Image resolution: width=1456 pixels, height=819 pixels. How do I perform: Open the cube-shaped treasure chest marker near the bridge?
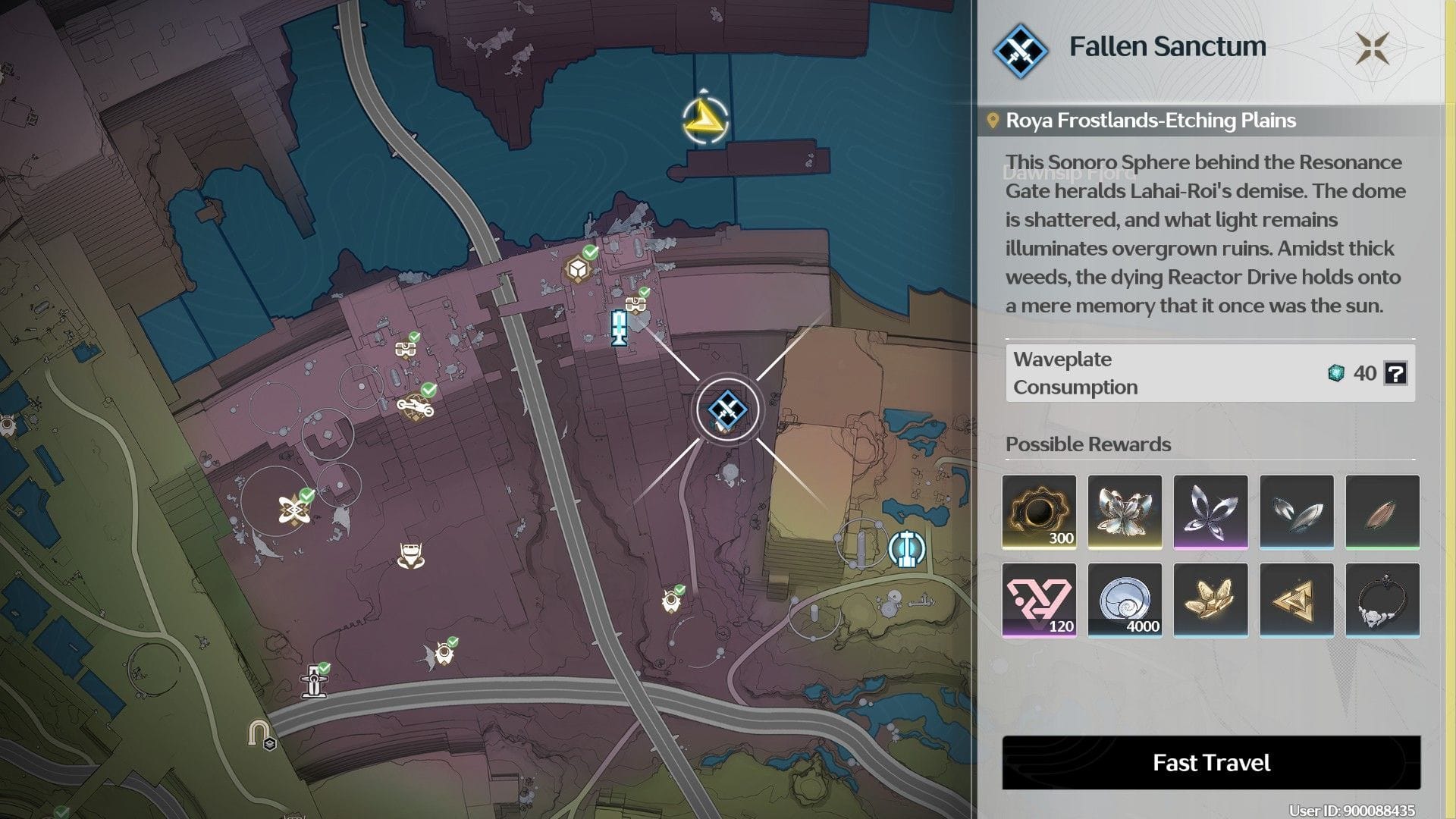pos(579,266)
